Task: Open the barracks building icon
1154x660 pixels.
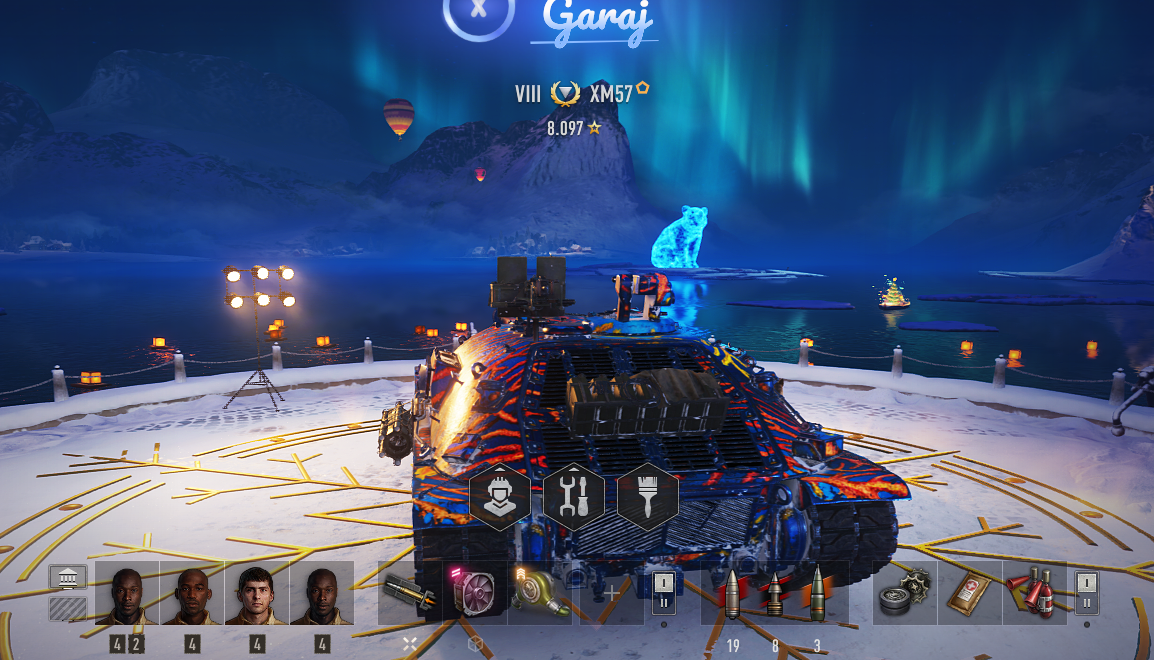Action: coord(68,579)
